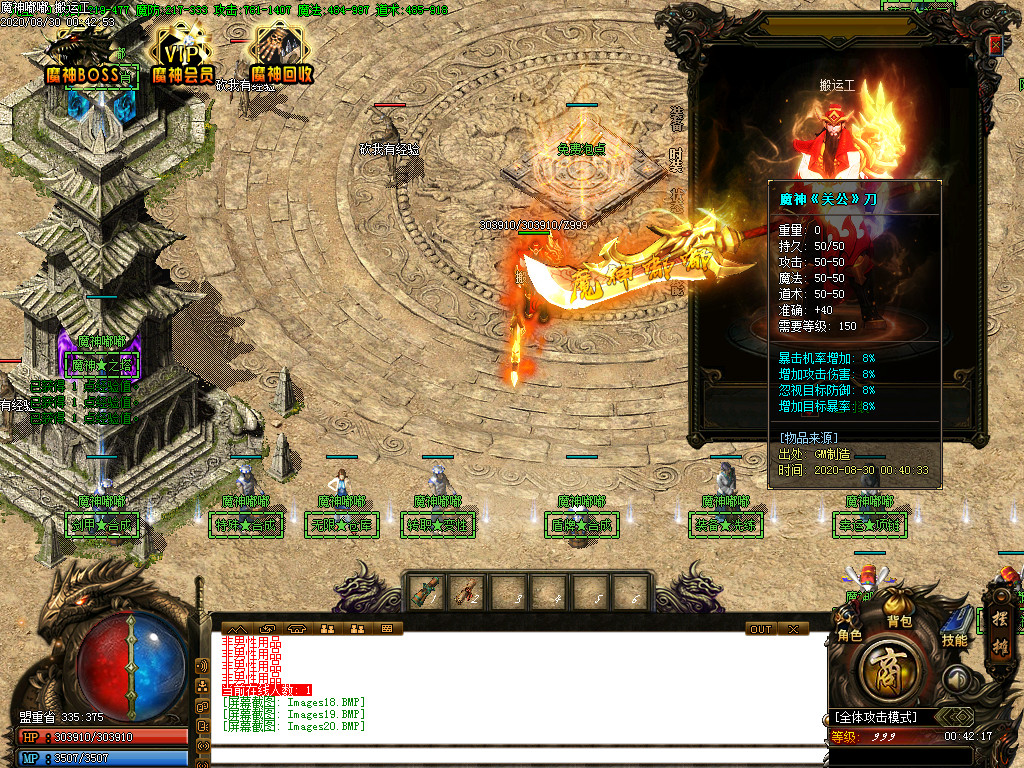
Task: Click the OUT button above chat
Action: [761, 629]
